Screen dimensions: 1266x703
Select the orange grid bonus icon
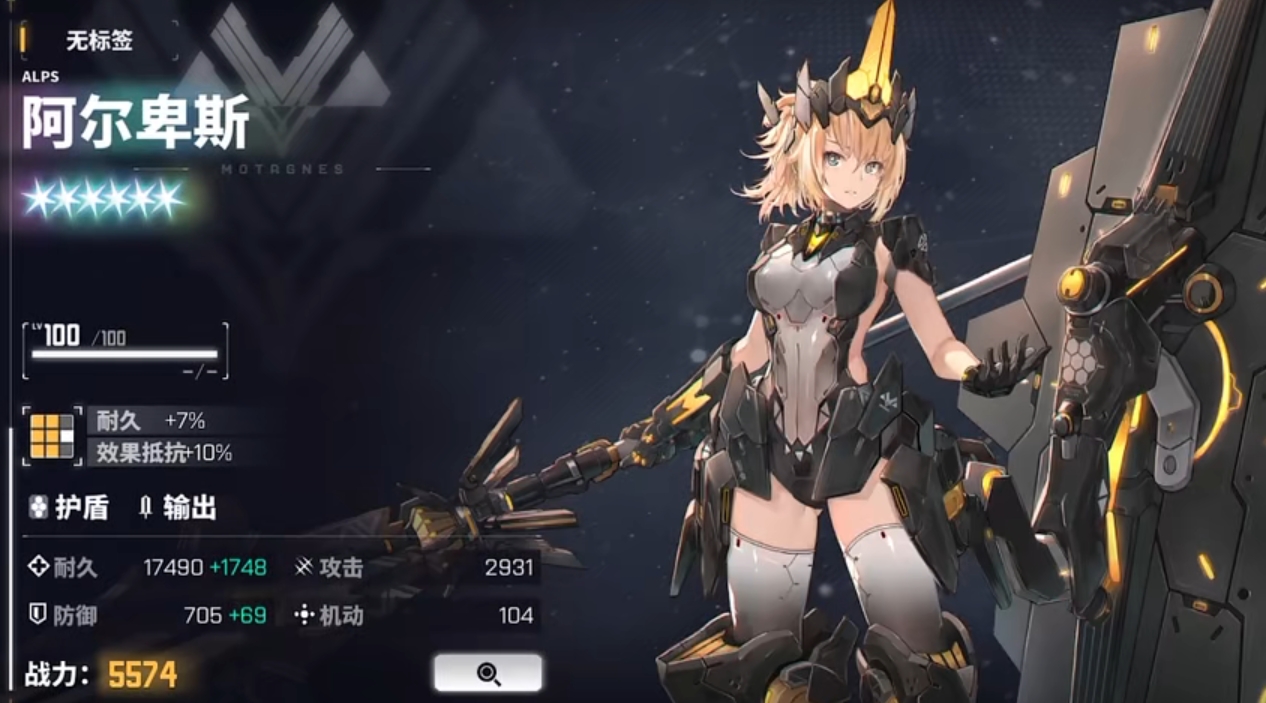click(52, 436)
